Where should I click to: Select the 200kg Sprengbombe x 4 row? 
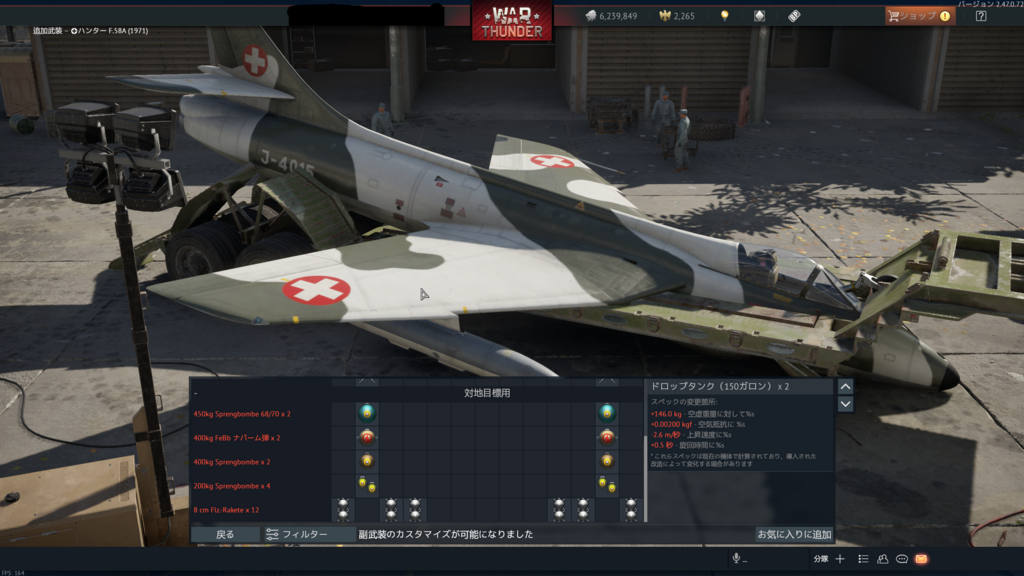tap(232, 486)
